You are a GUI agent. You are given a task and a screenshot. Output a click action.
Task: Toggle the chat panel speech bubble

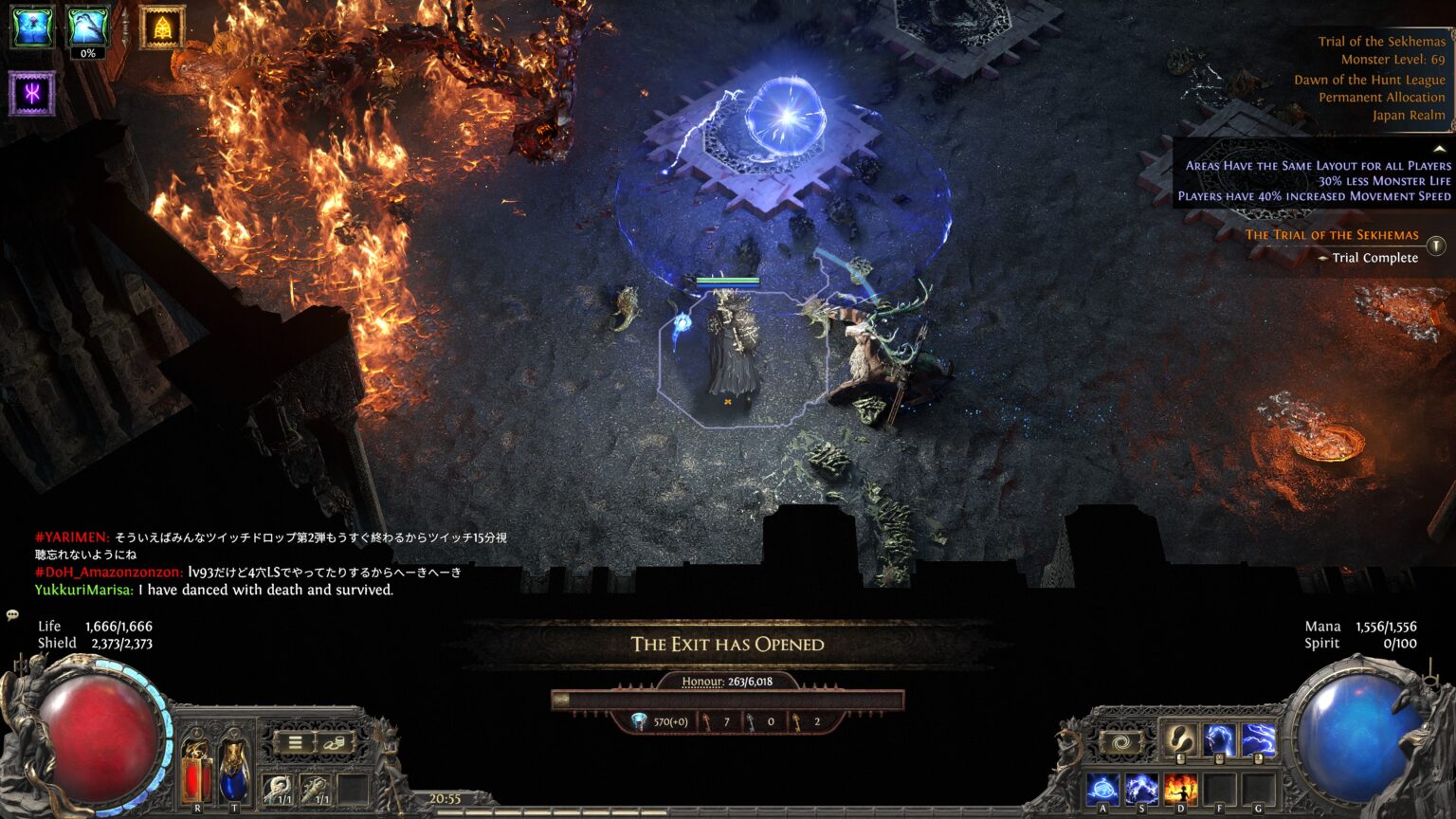tap(12, 616)
